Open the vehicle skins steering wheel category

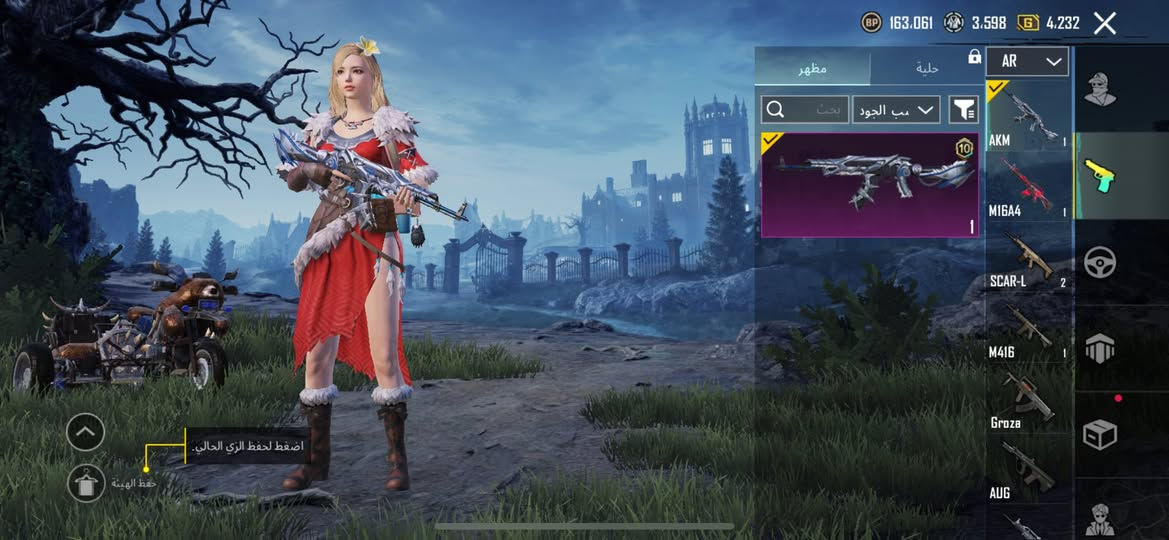click(x=1100, y=262)
